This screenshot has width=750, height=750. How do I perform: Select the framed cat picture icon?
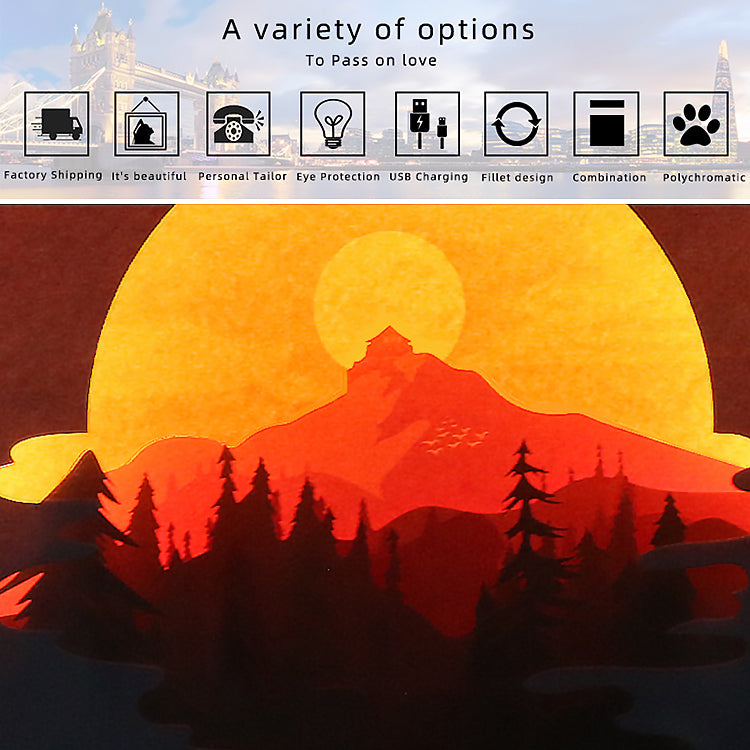coord(146,124)
